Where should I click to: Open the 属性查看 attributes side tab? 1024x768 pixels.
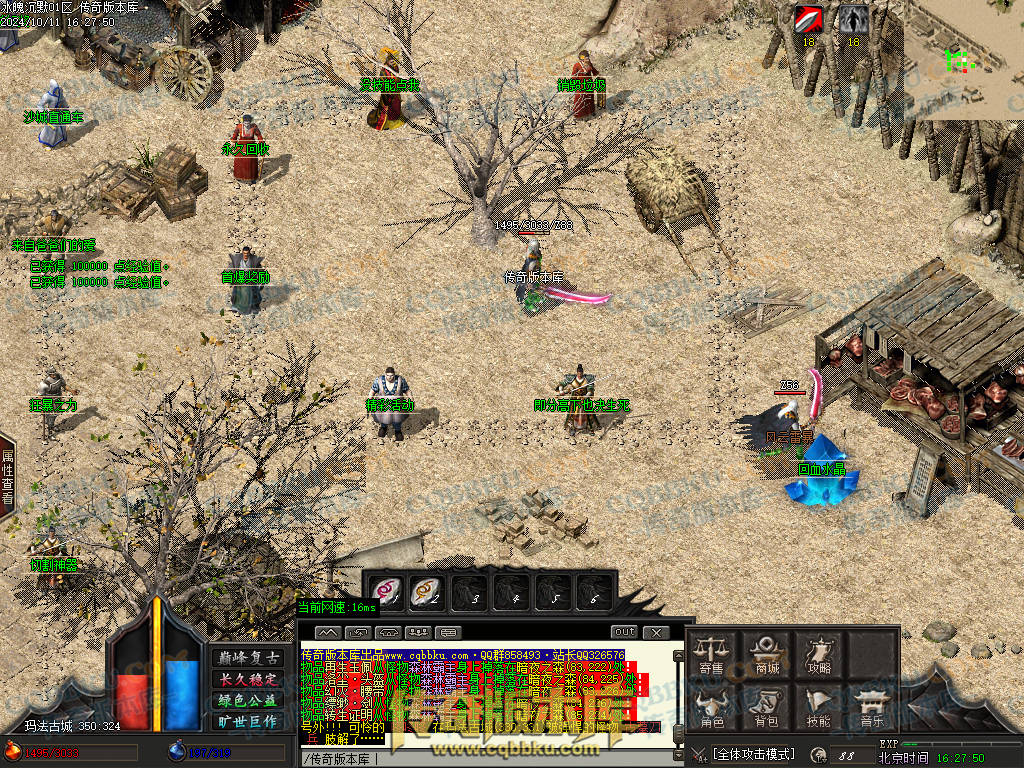pos(7,477)
